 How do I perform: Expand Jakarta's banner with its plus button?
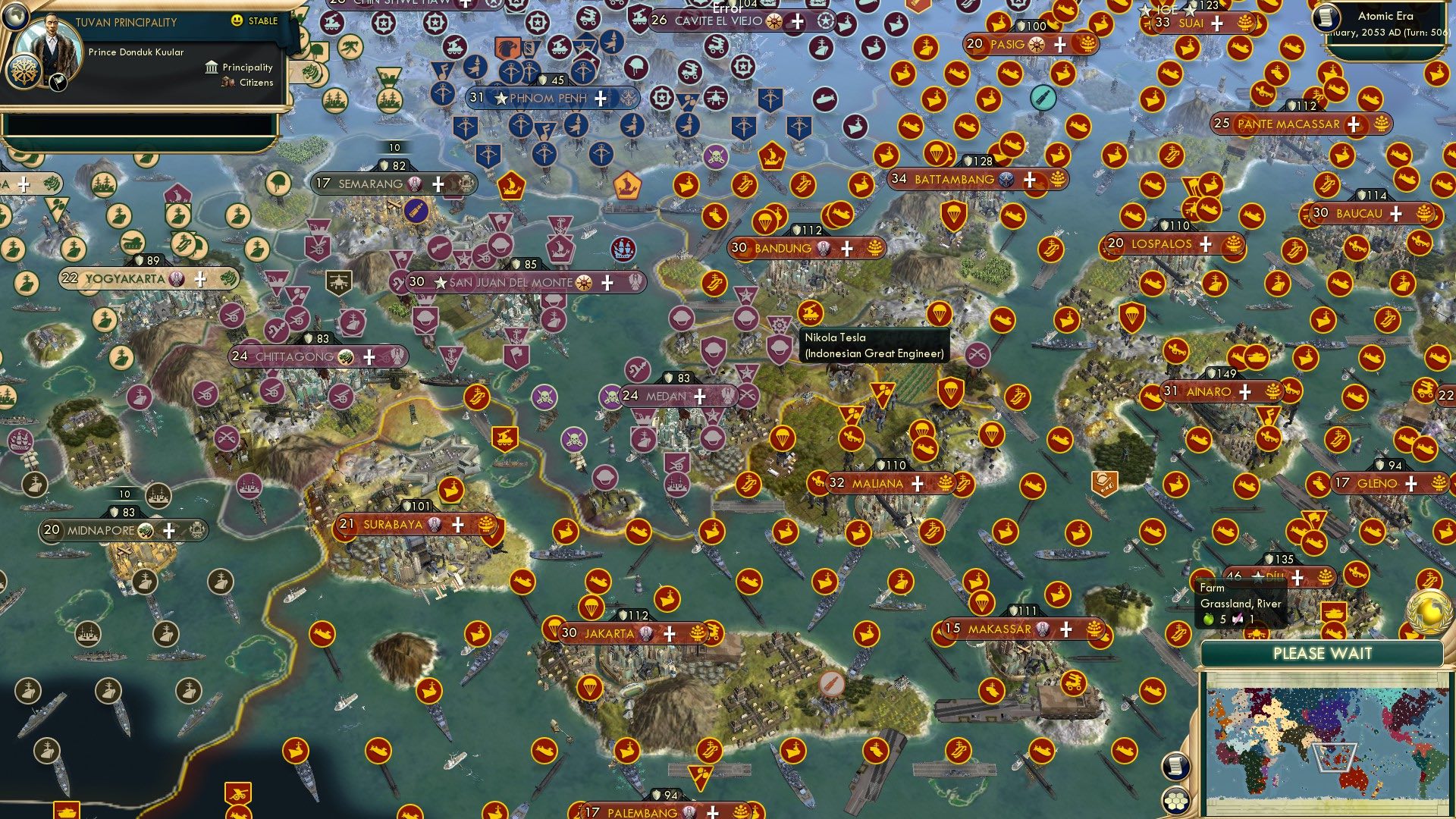[x=669, y=634]
